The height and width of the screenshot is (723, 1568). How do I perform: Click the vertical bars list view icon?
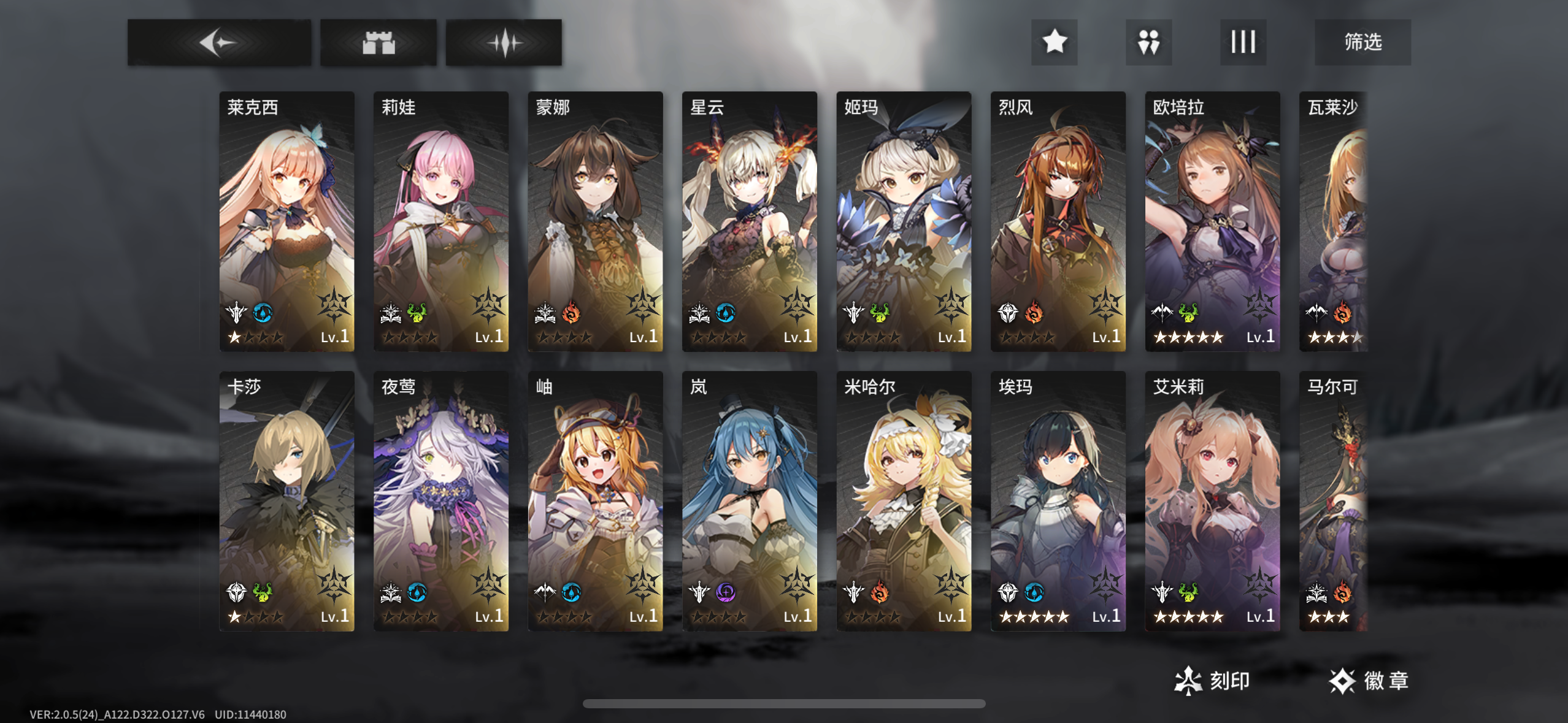1243,42
